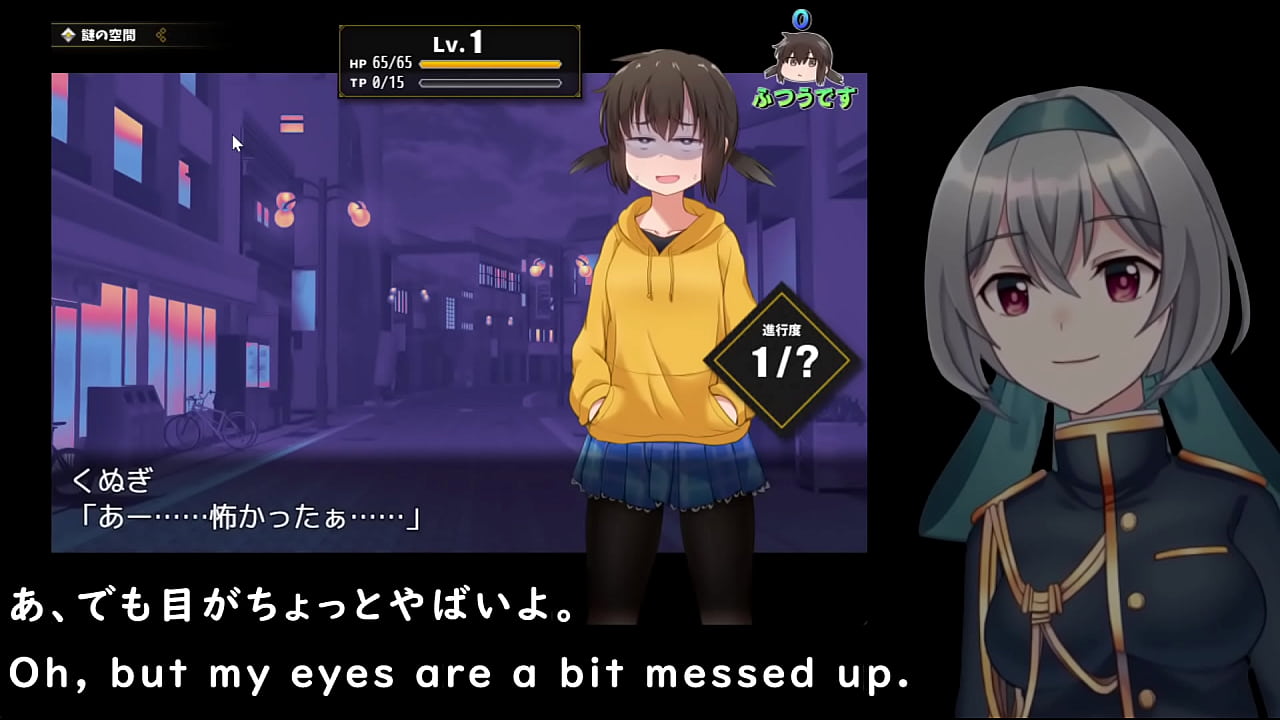Click the blue ring 0 counter above the chibi icon
This screenshot has height=720, width=1280.
tap(800, 18)
